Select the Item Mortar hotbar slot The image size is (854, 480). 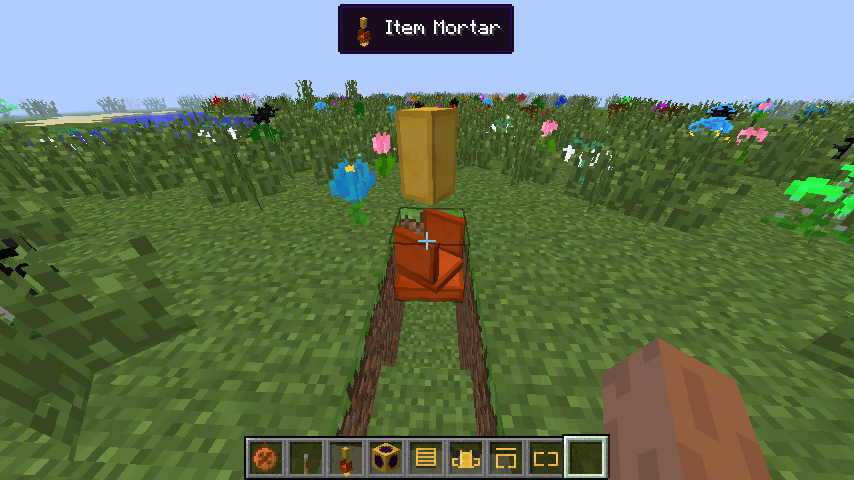pyautogui.click(x=346, y=459)
